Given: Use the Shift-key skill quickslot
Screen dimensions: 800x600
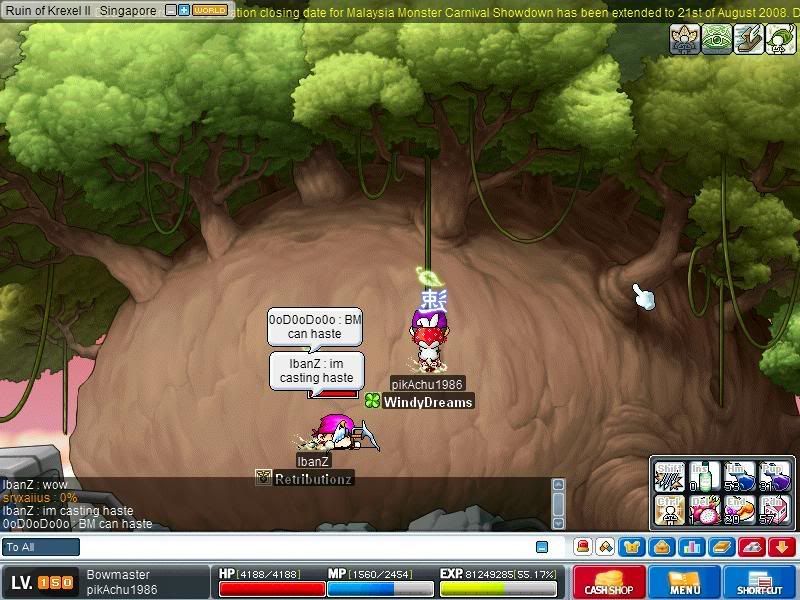Looking at the screenshot, I should [670, 474].
